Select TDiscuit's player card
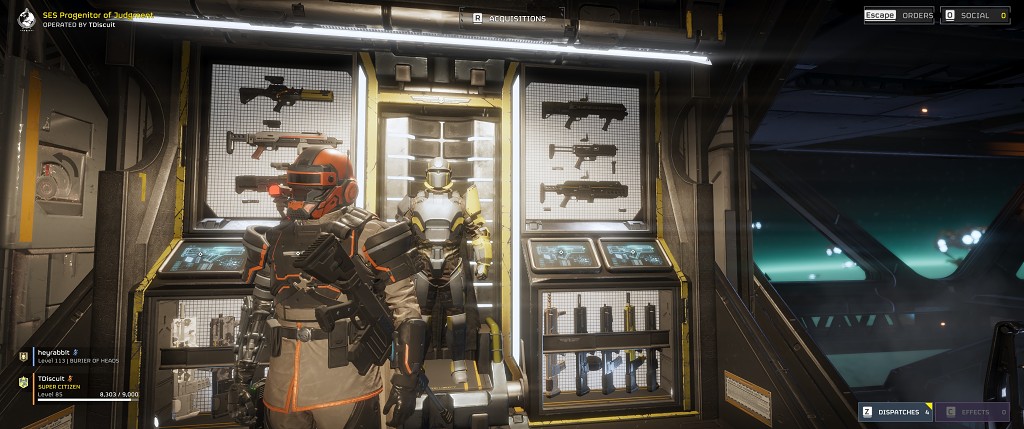Screen dimensions: 1024x429 click(80, 387)
